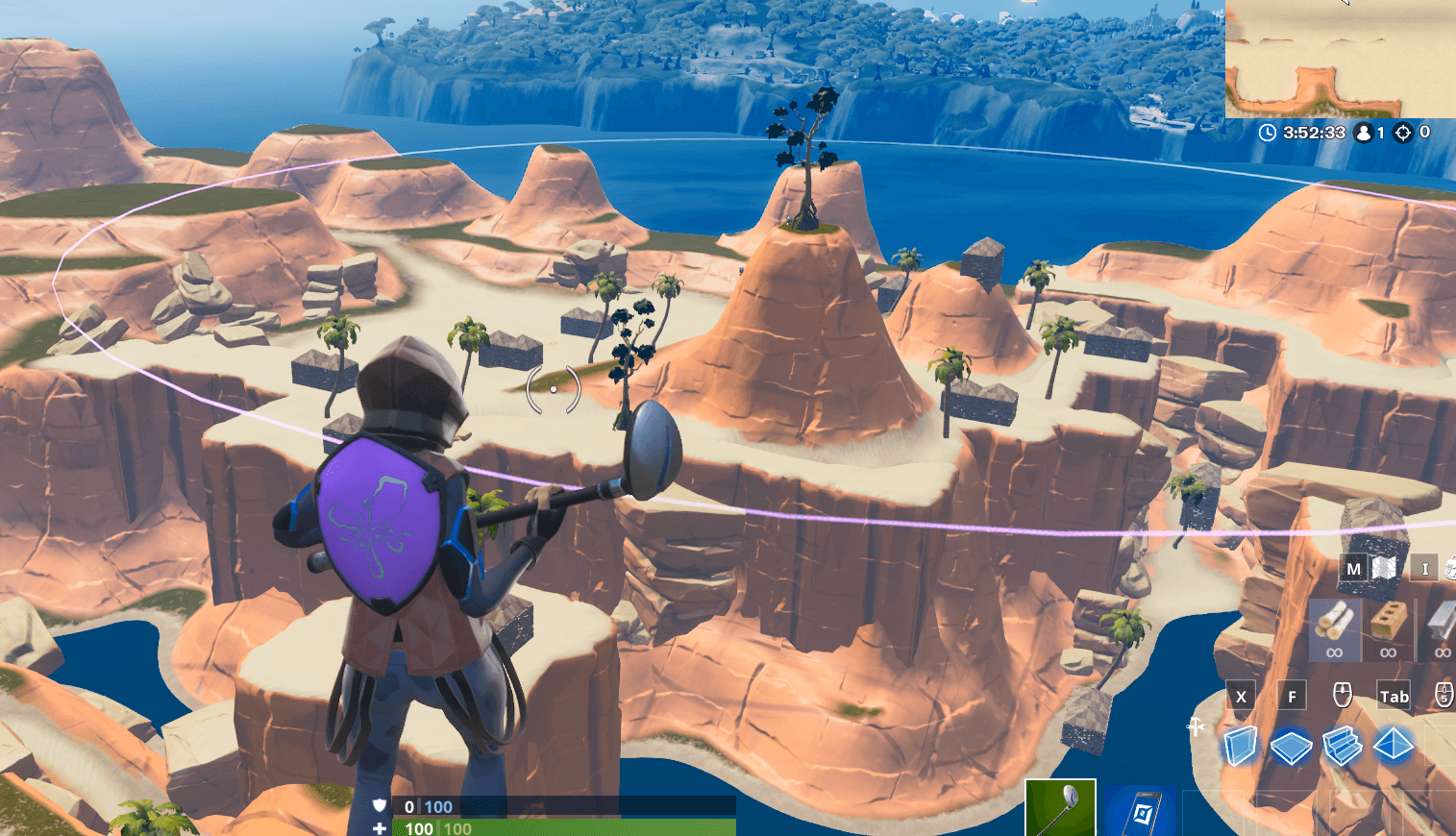Click the minimap in the corner
This screenshot has height=836, width=1456.
[x=1341, y=58]
